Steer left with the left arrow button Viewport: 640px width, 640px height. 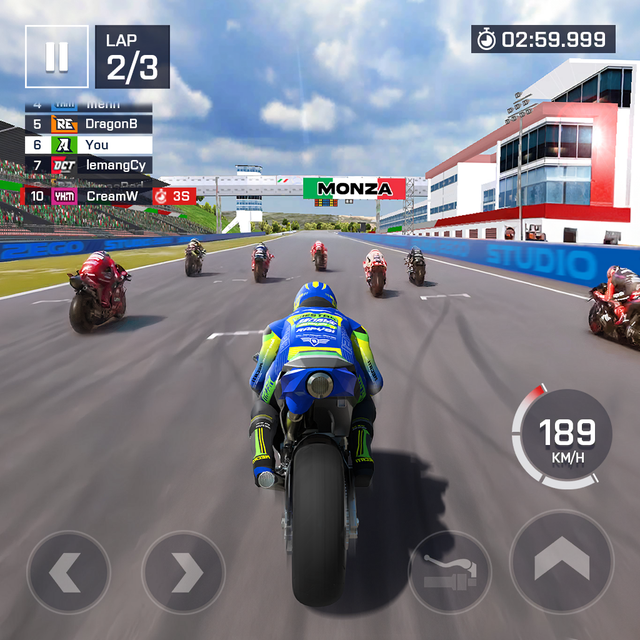[68, 572]
